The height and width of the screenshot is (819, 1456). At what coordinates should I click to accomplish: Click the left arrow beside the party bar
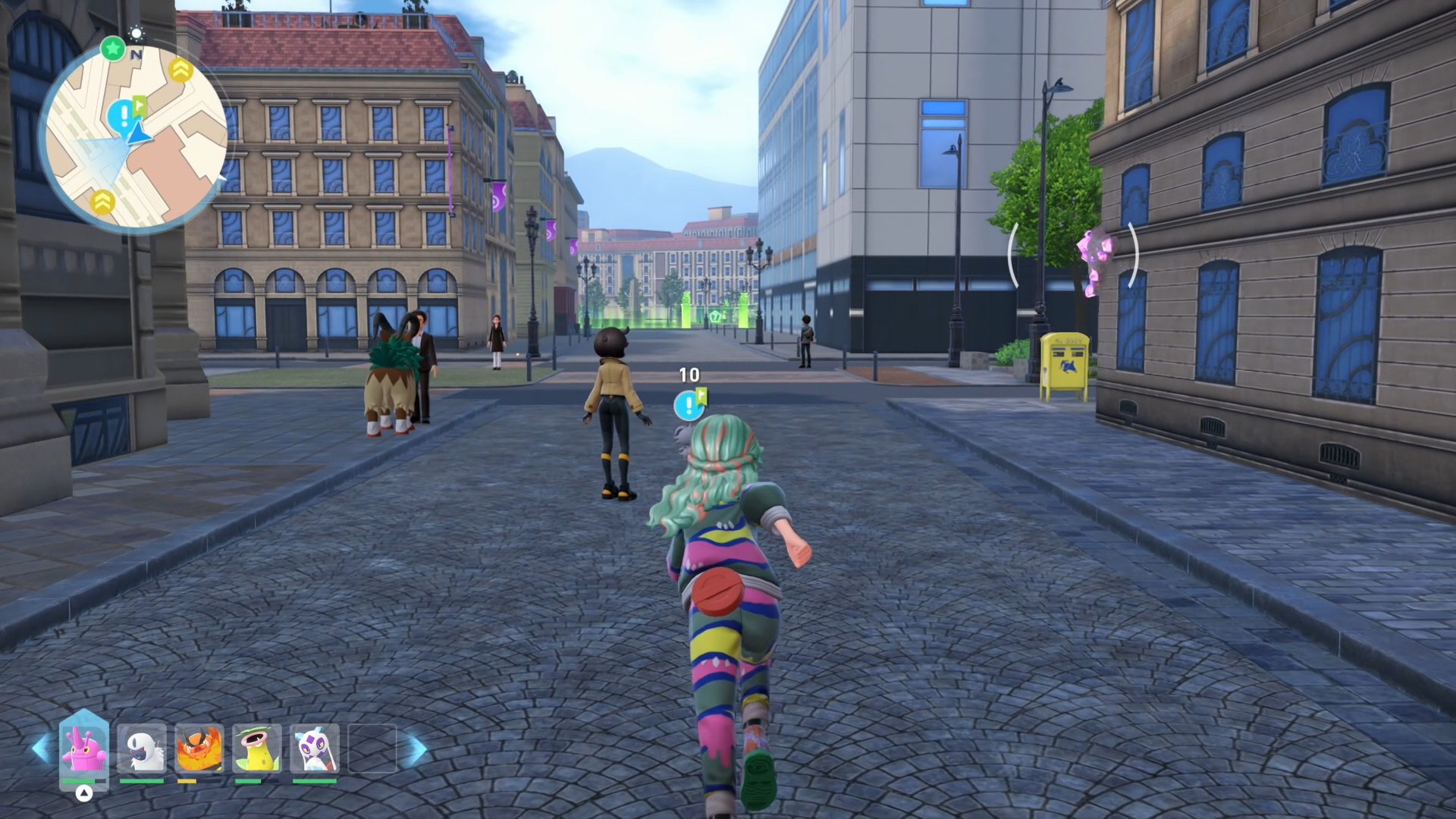pos(41,749)
